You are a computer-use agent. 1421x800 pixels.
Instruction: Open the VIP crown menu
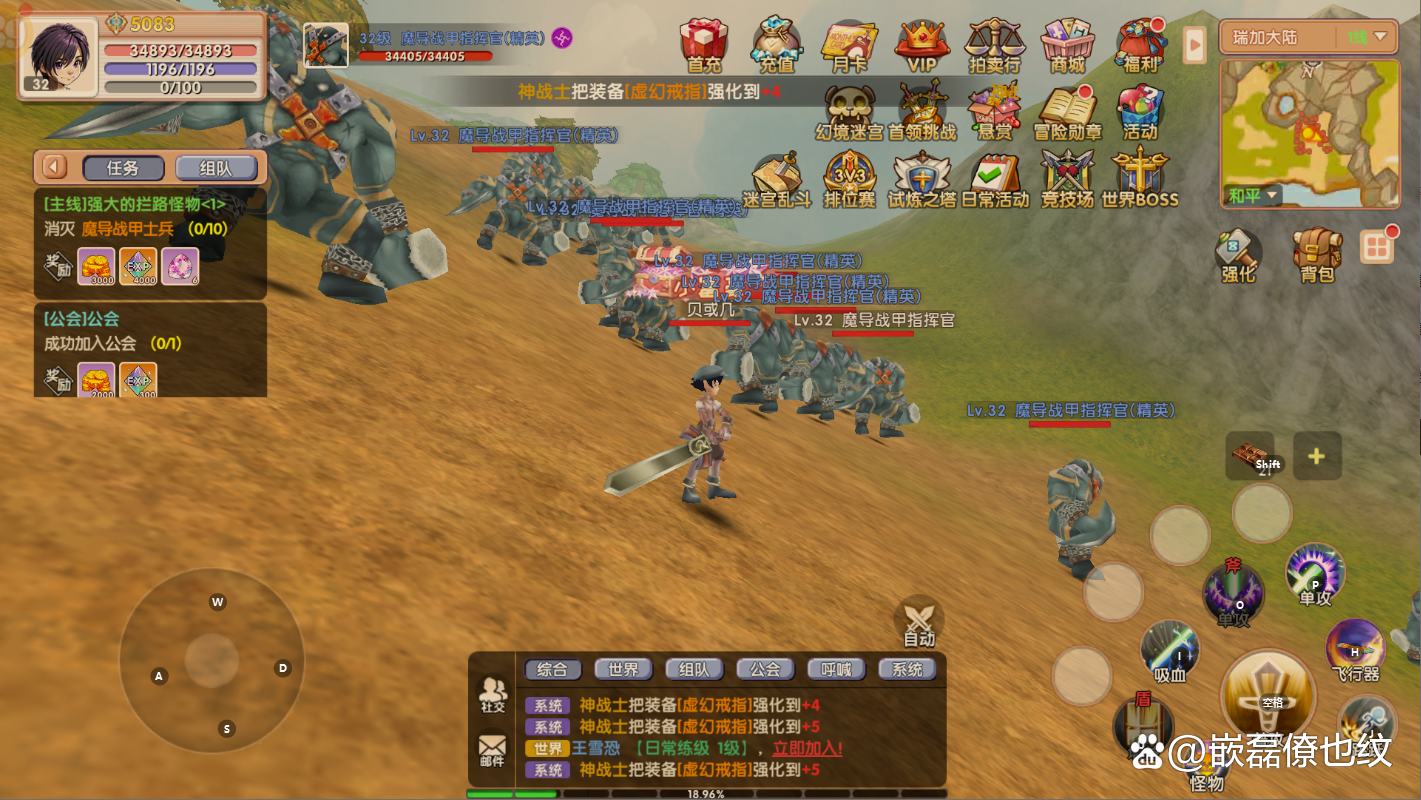pos(920,45)
